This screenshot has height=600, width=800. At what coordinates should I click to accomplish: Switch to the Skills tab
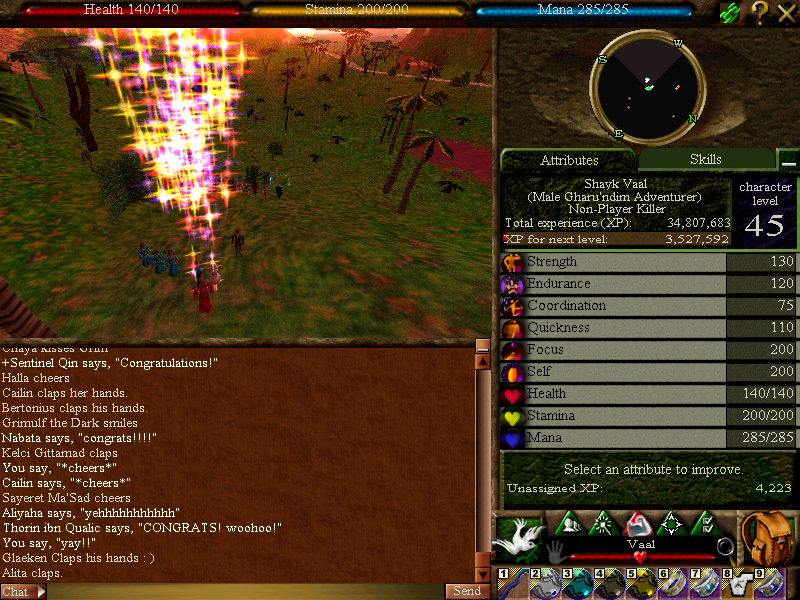click(x=705, y=160)
